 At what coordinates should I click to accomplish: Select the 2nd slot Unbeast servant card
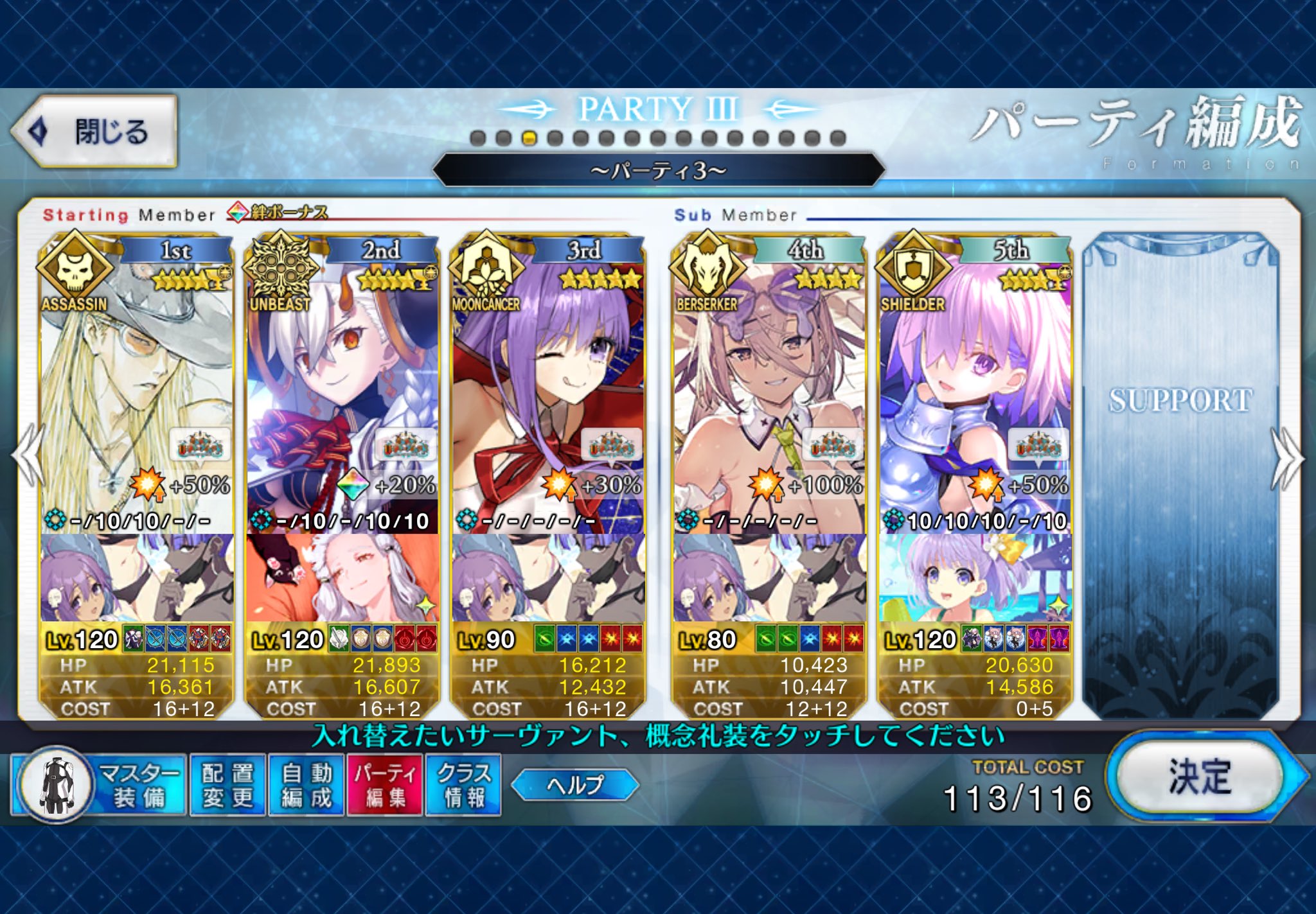[342, 385]
